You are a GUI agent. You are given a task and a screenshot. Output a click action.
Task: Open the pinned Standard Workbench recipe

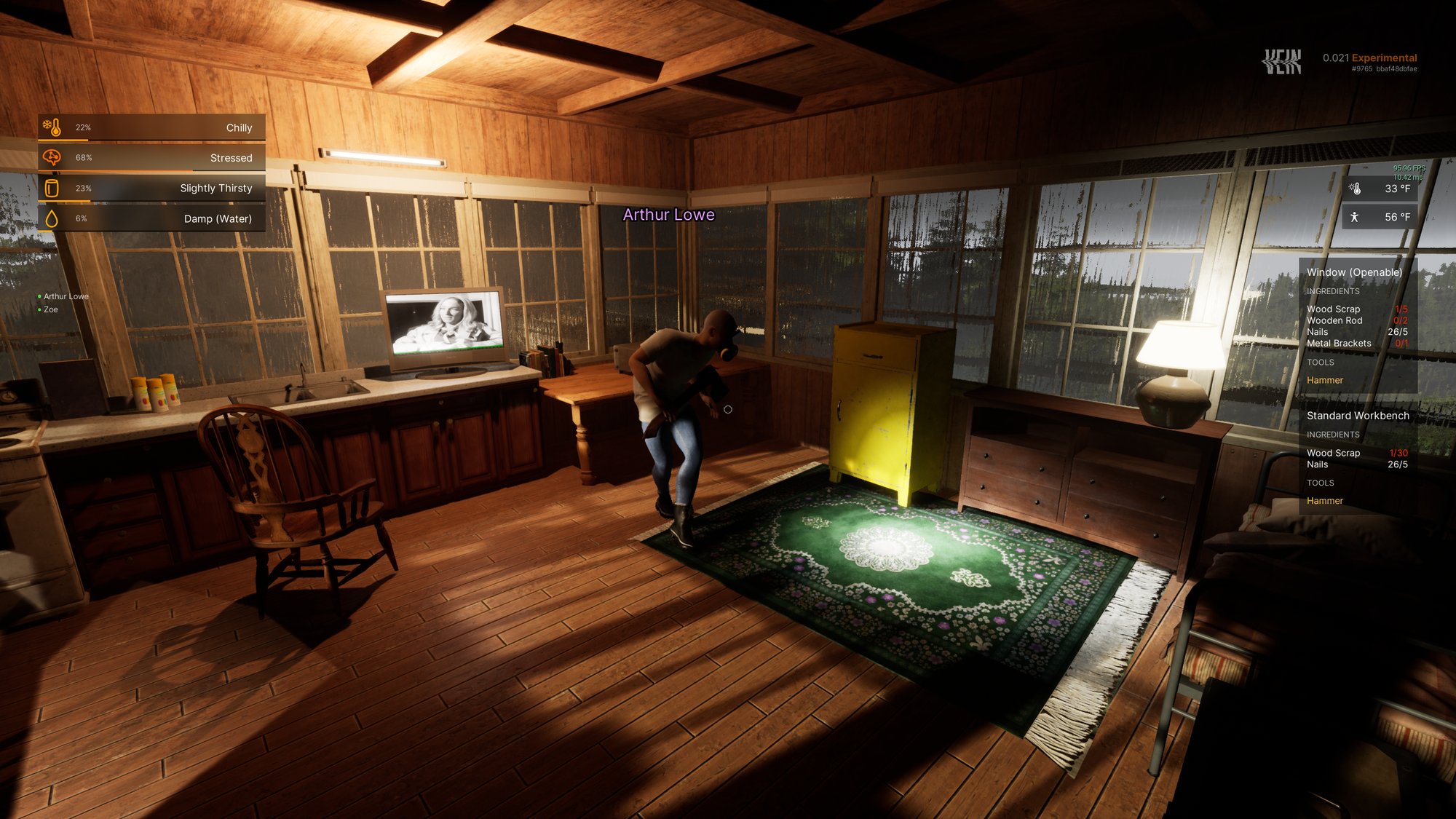pos(1357,416)
